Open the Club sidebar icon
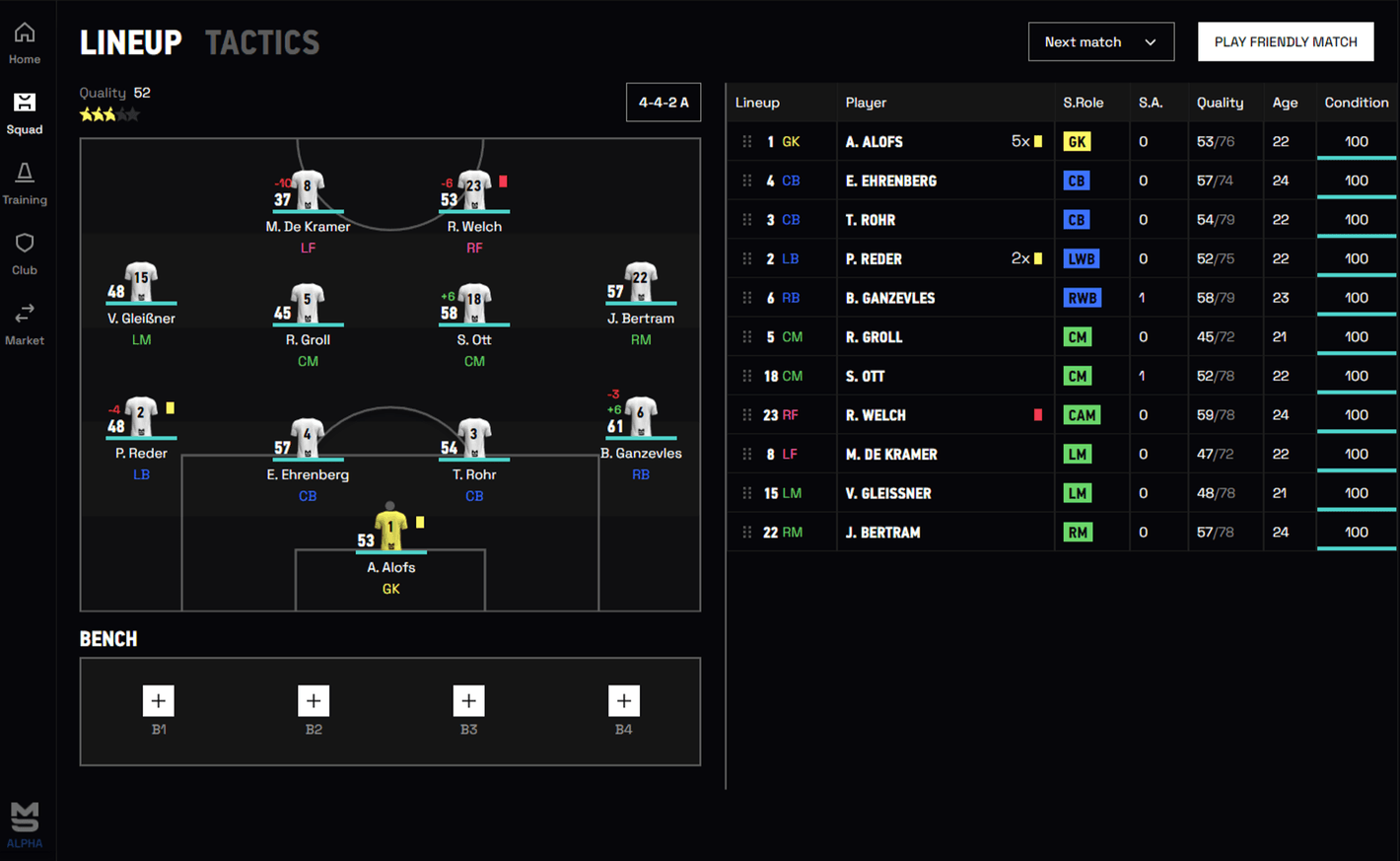Screen dimensions: 1400x861 (24, 251)
